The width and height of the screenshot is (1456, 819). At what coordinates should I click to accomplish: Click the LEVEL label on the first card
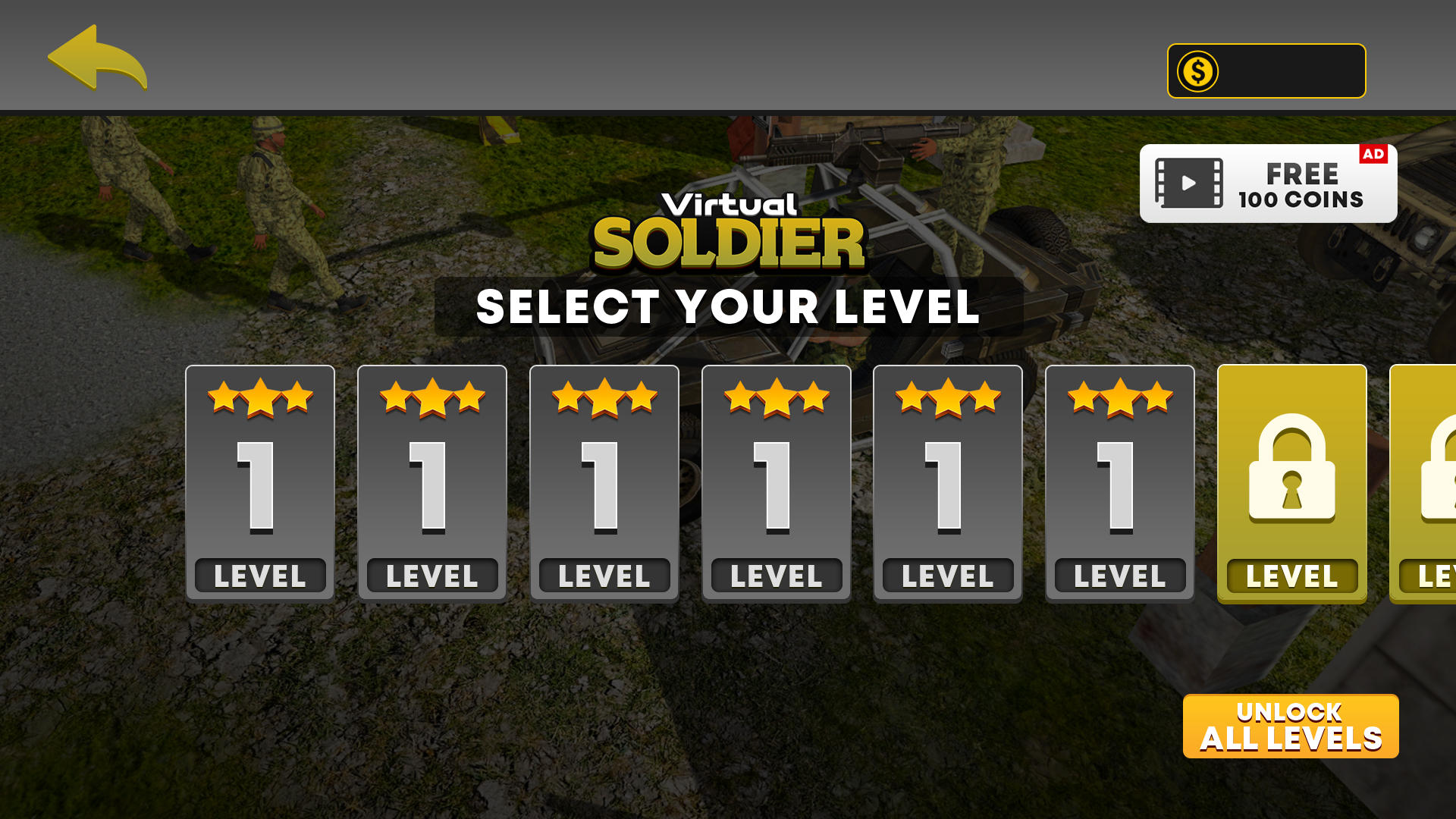pos(260,575)
